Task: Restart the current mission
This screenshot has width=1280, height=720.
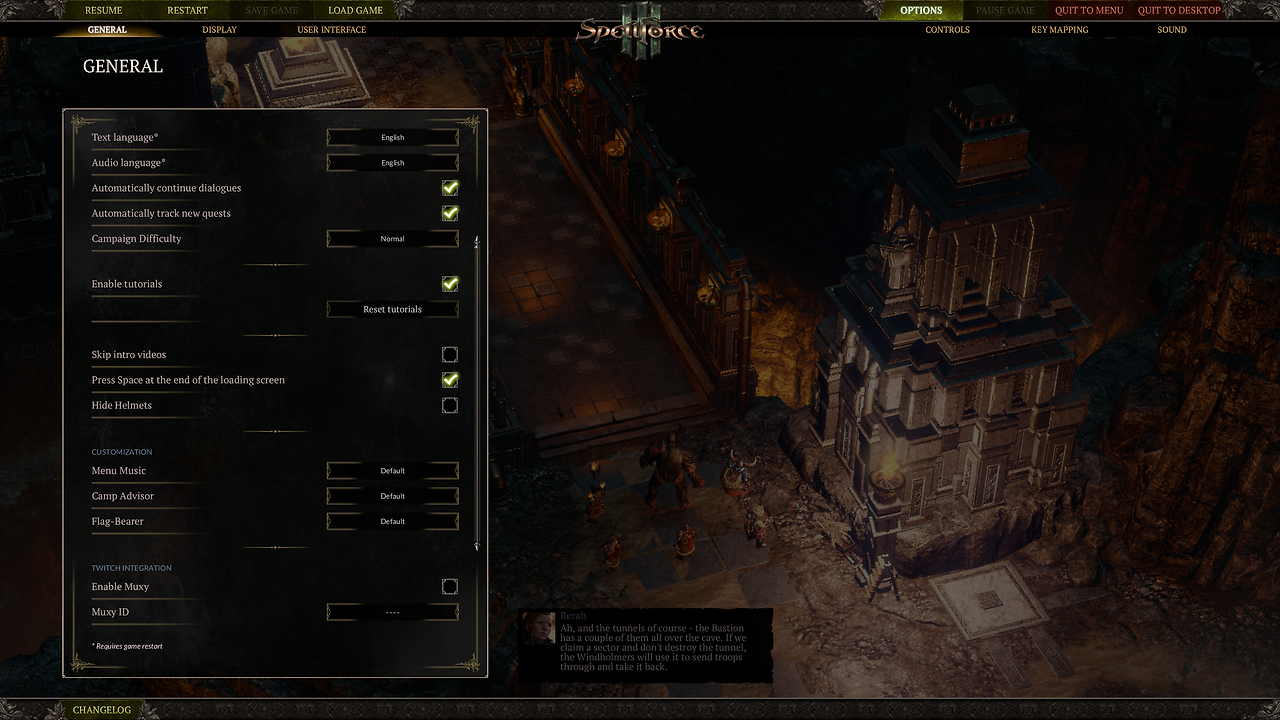Action: point(188,10)
